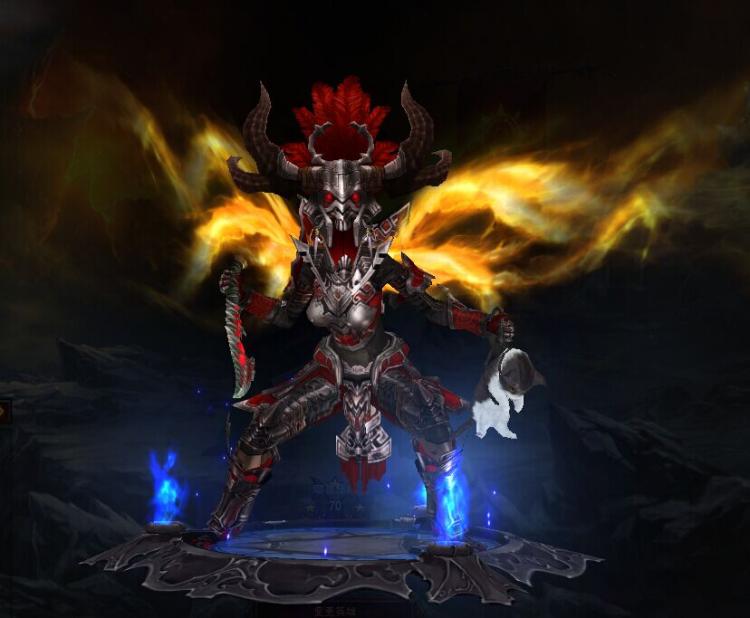Expand the orange arrow tab on left edge

pyautogui.click(x=4, y=410)
